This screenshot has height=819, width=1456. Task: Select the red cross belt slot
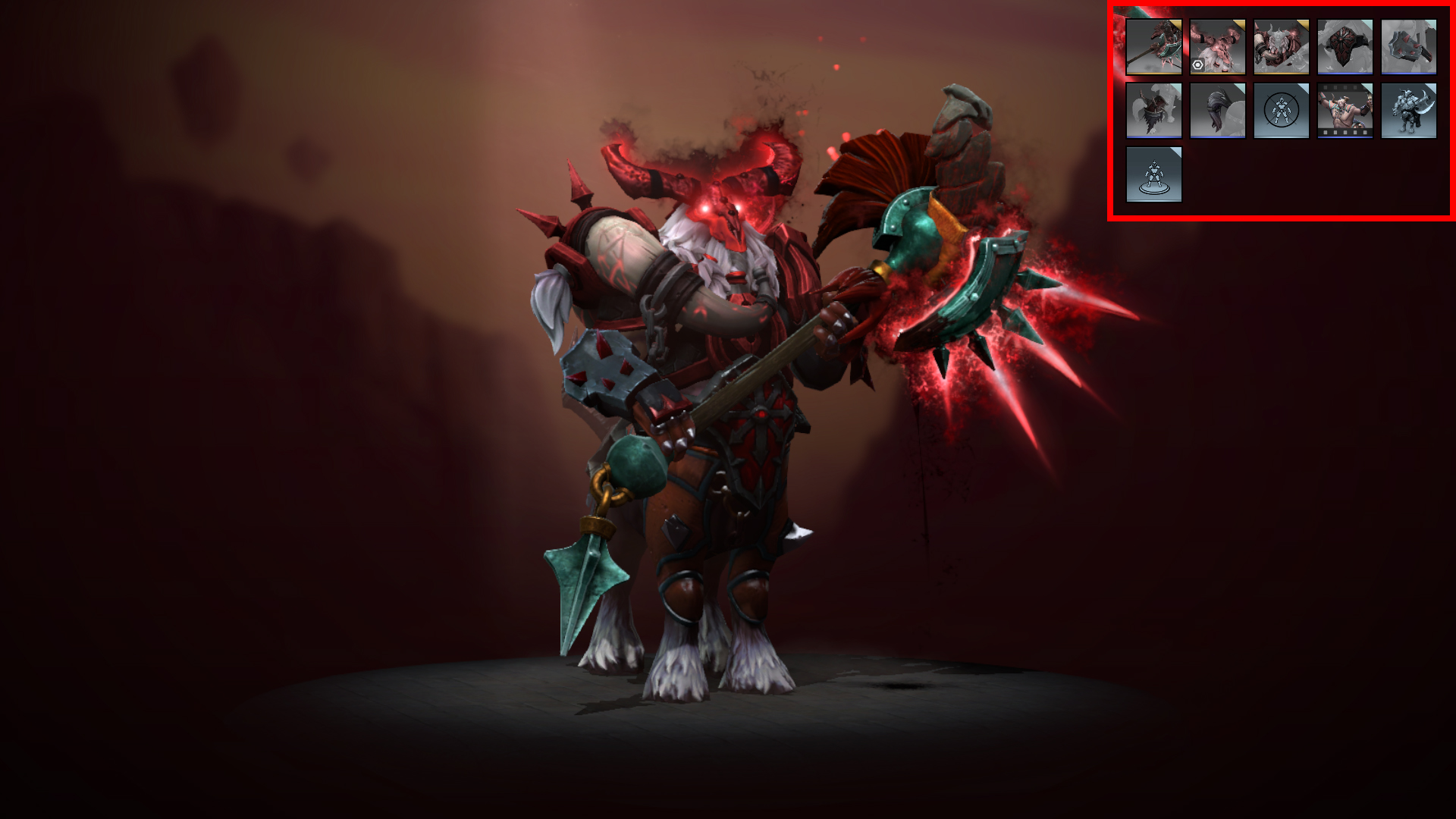tap(1345, 47)
